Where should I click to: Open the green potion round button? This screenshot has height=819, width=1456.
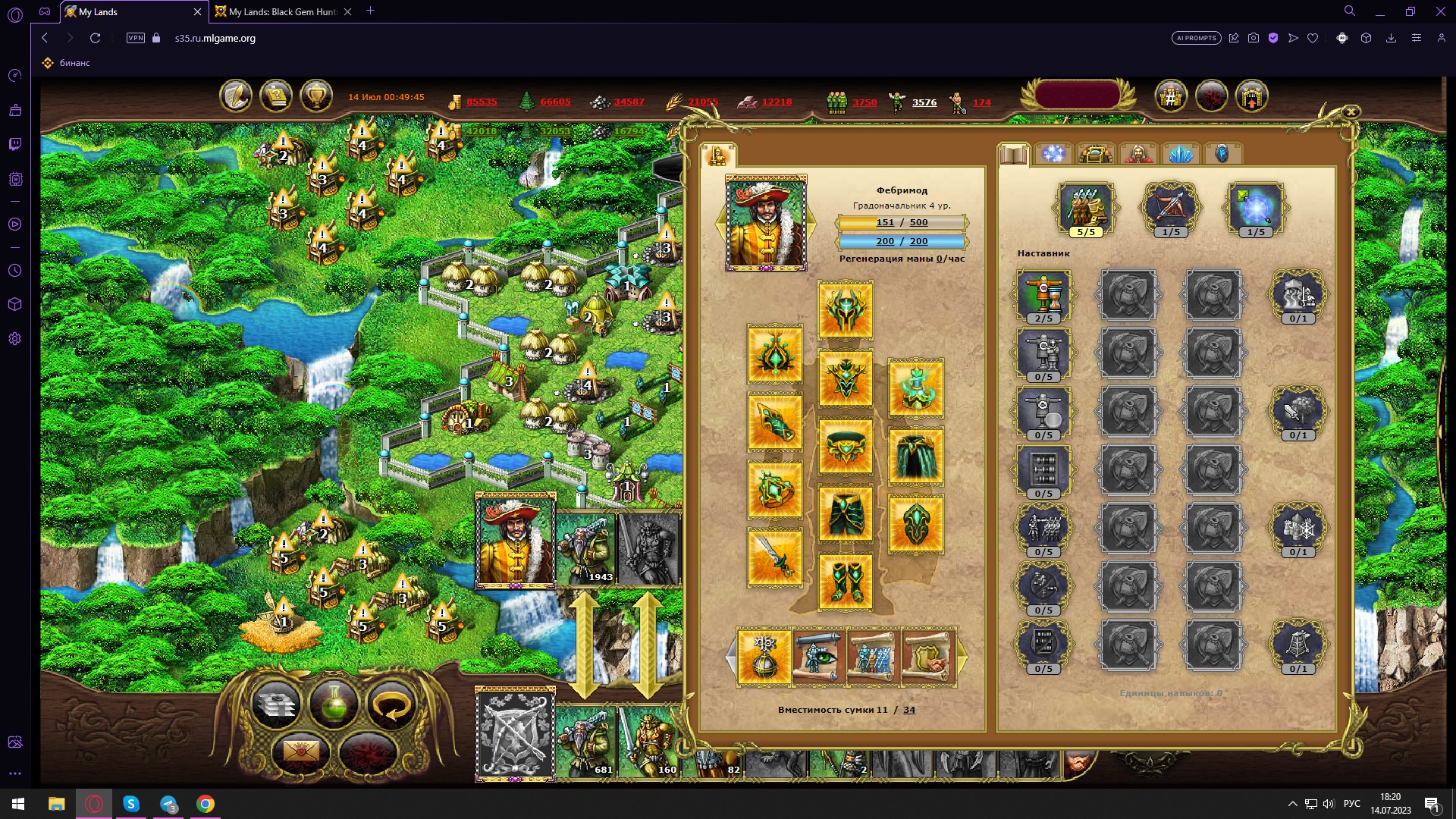click(334, 704)
